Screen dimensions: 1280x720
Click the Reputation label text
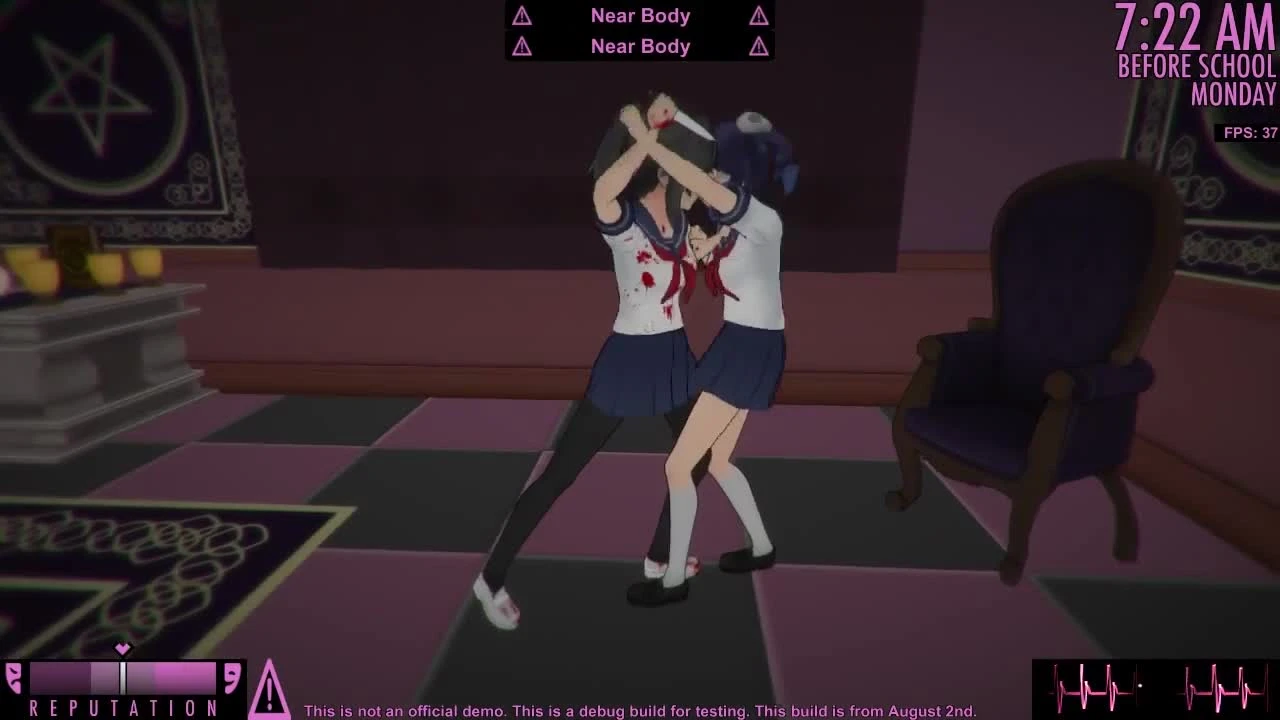[x=123, y=708]
